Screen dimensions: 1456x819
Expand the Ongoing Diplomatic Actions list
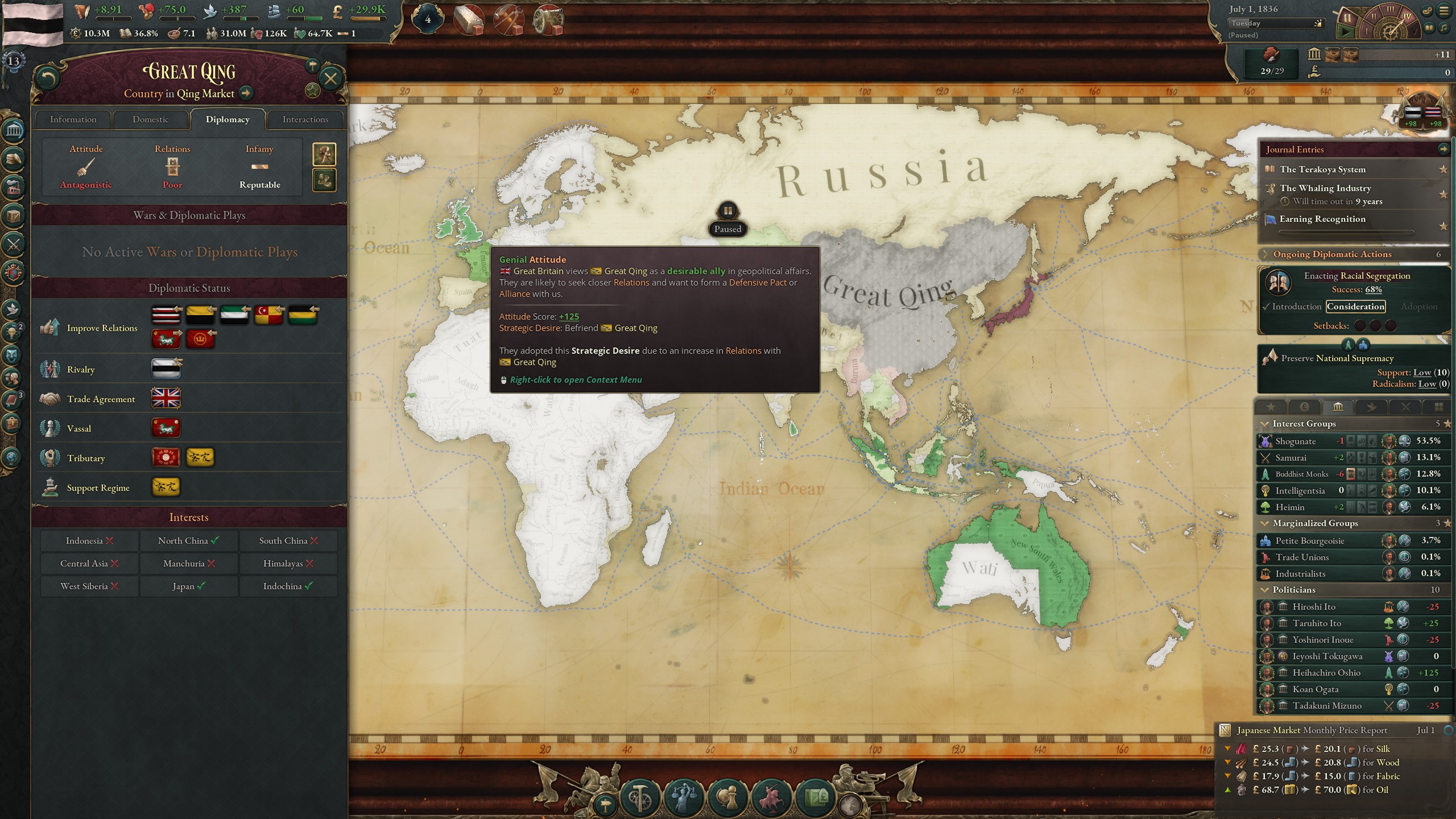tap(1265, 254)
